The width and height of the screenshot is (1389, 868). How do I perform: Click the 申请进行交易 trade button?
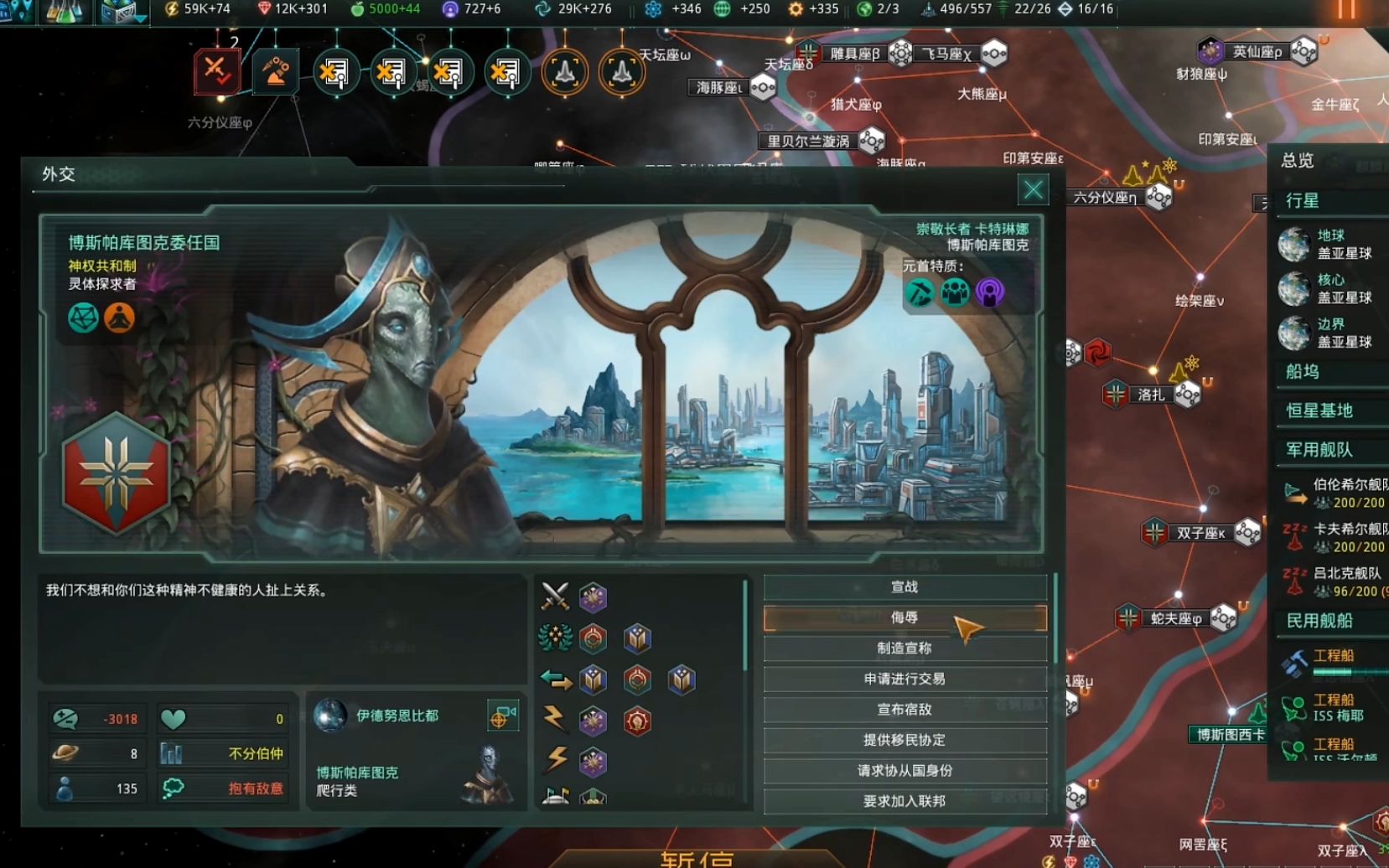[x=905, y=679]
